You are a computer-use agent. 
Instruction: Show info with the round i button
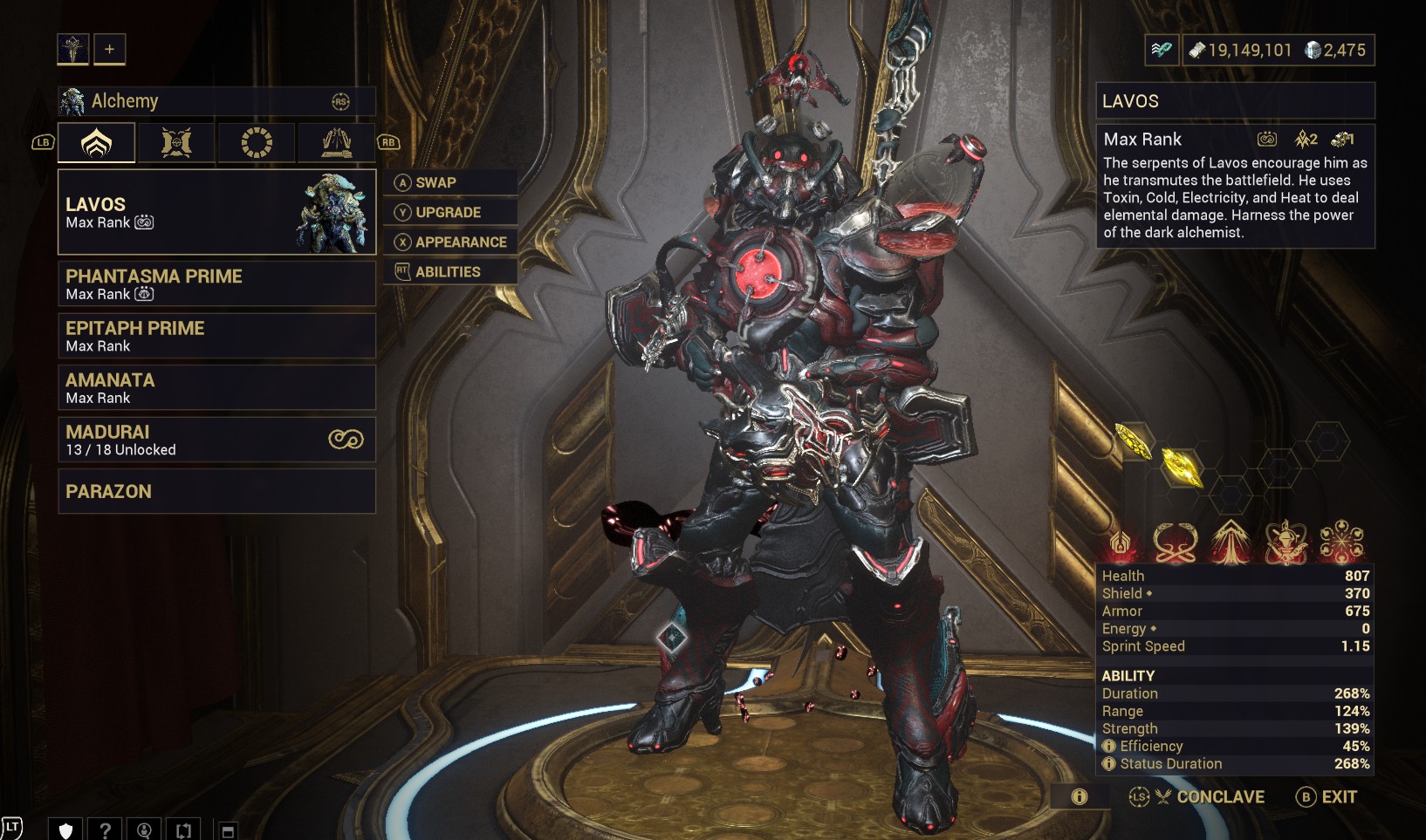click(1080, 796)
